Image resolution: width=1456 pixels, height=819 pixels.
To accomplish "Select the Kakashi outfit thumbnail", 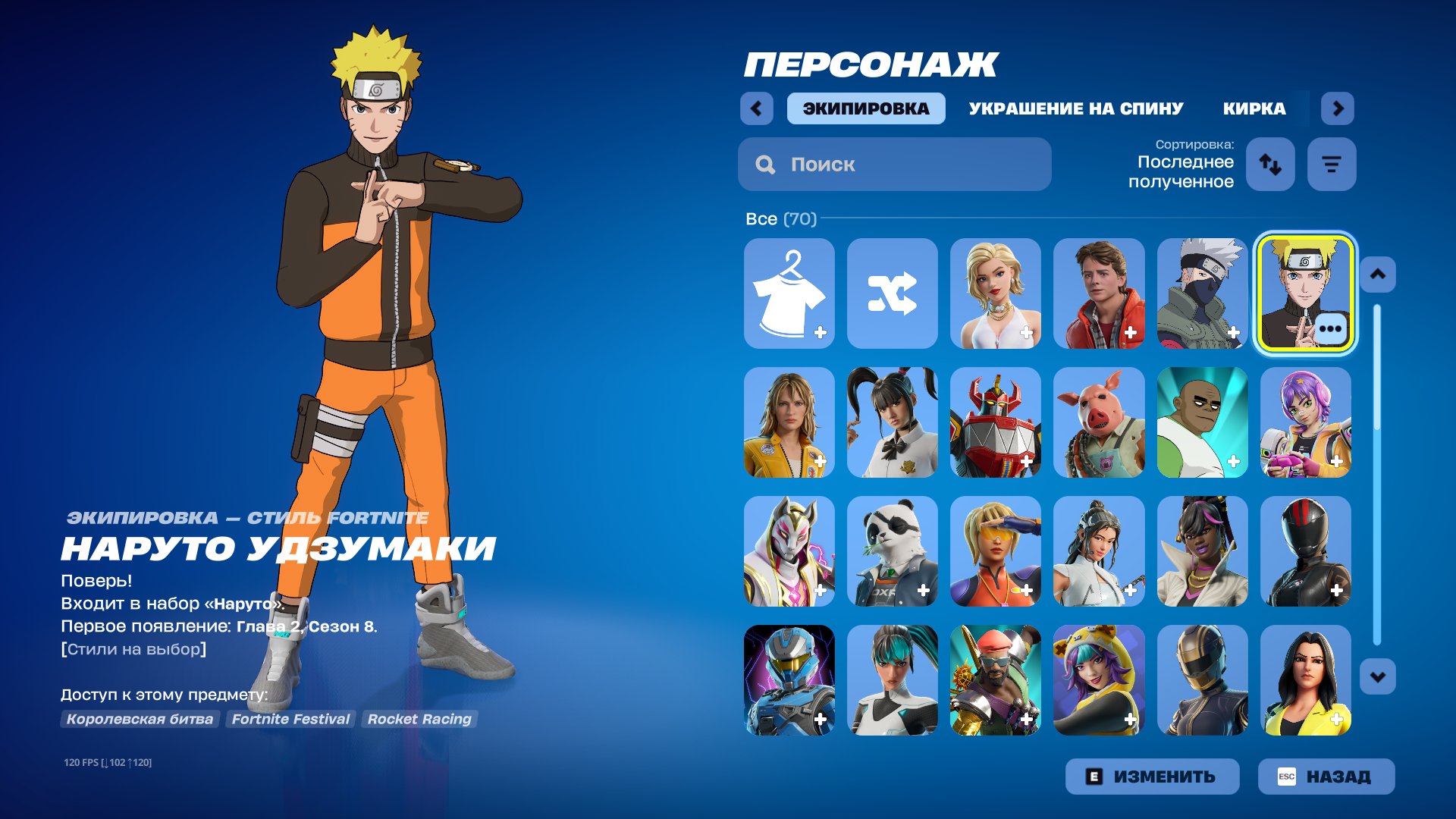I will [x=1202, y=293].
